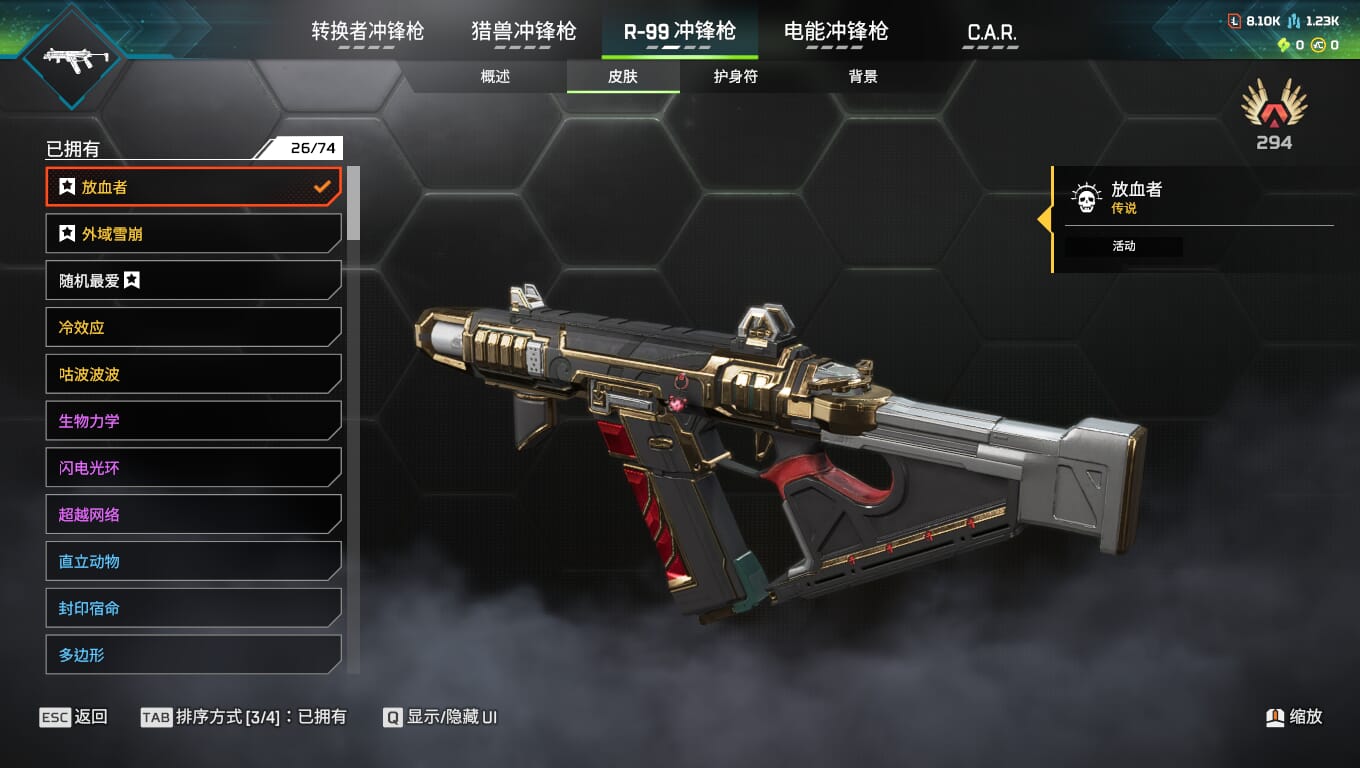Viewport: 1360px width, 768px height.
Task: Choose the 咕波波波 skin
Action: click(193, 374)
